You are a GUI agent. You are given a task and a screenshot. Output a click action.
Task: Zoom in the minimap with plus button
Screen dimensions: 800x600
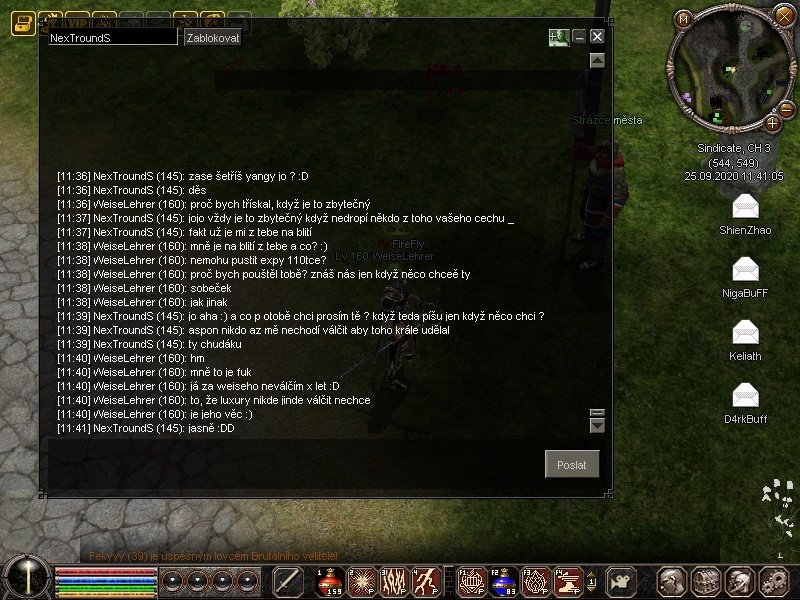click(x=773, y=123)
